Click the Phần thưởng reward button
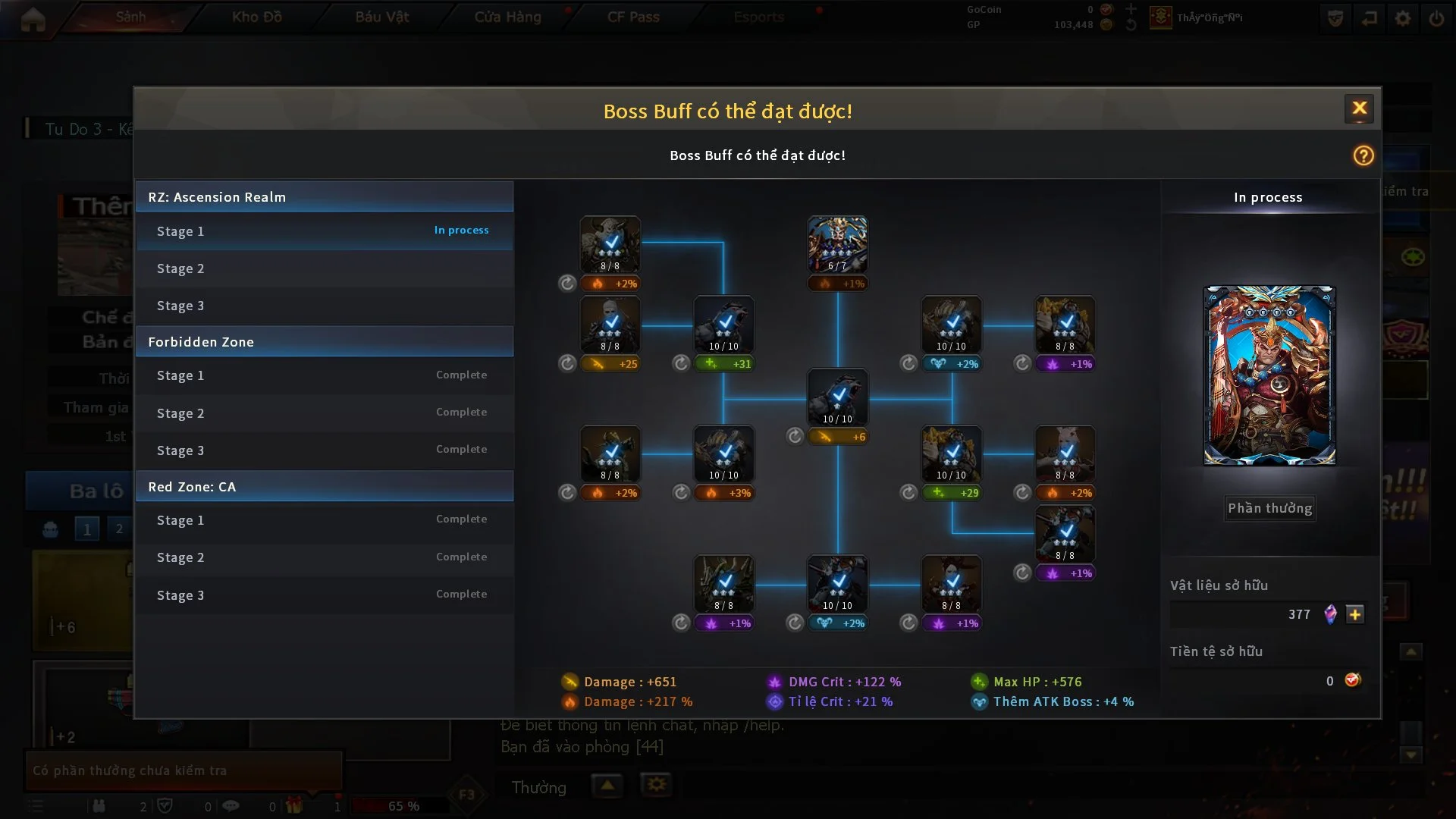Viewport: 1456px width, 819px height. click(1269, 508)
